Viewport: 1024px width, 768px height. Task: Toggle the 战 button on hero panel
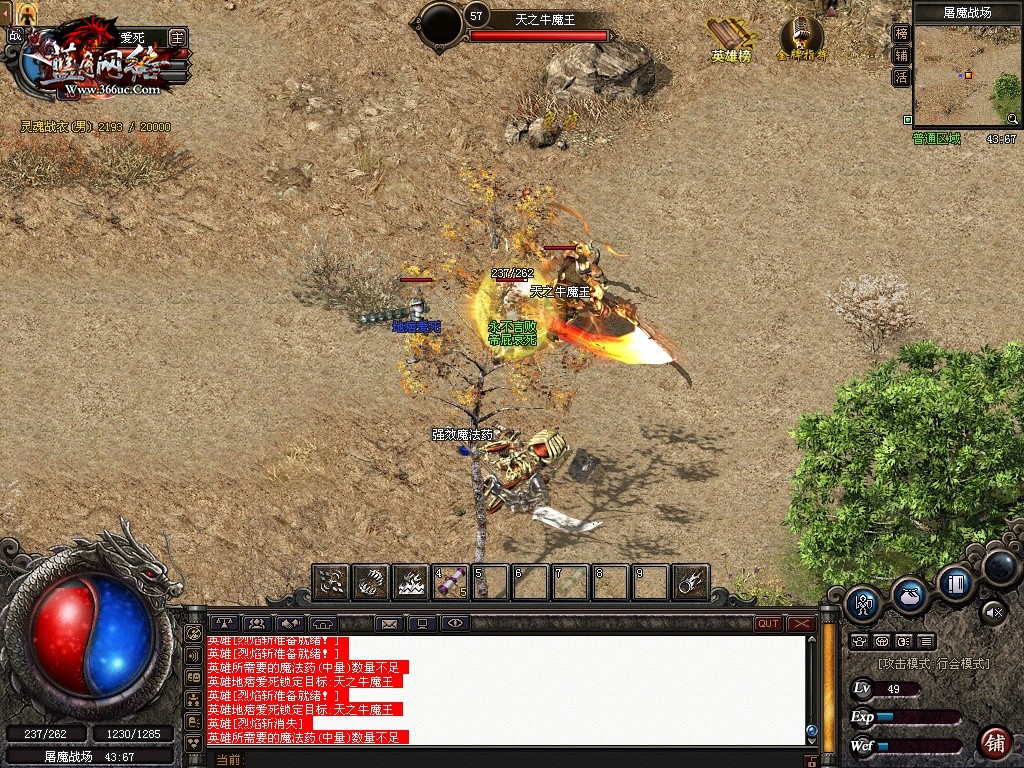[x=15, y=36]
